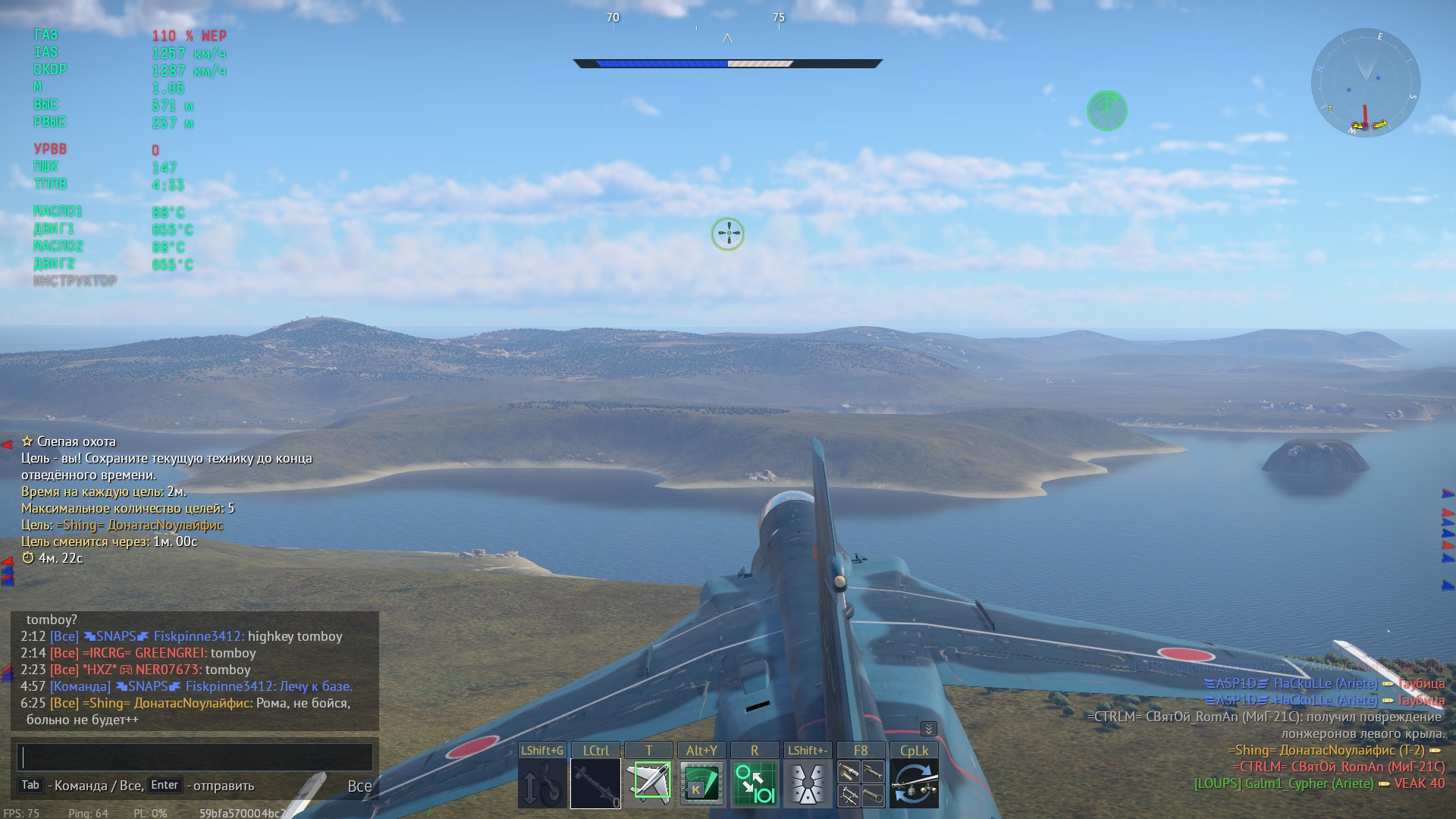Toggle the chat channel 'Все' selector

click(x=359, y=786)
